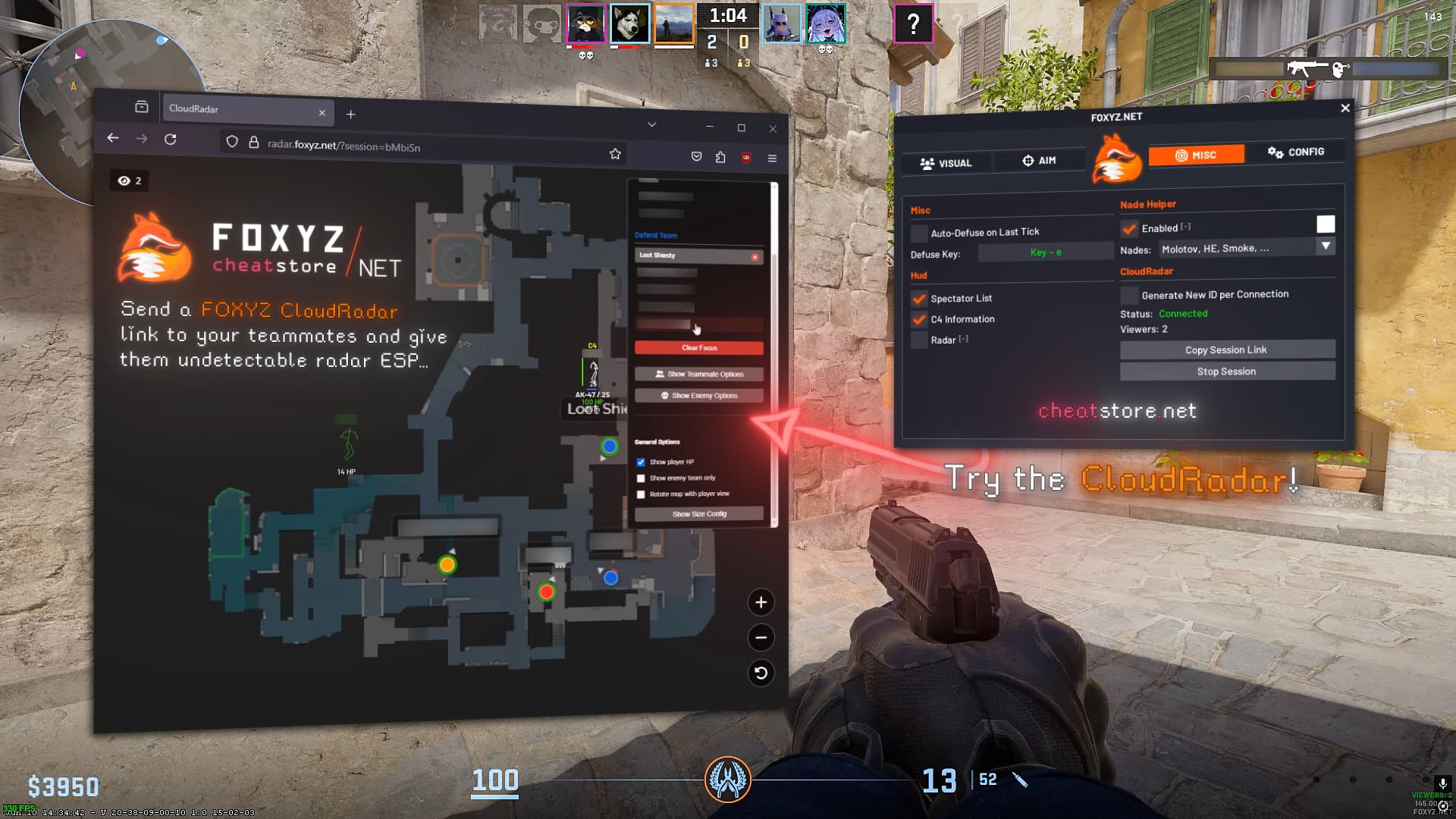The width and height of the screenshot is (1456, 819).
Task: Switch to the VISUAL tab
Action: tap(946, 162)
